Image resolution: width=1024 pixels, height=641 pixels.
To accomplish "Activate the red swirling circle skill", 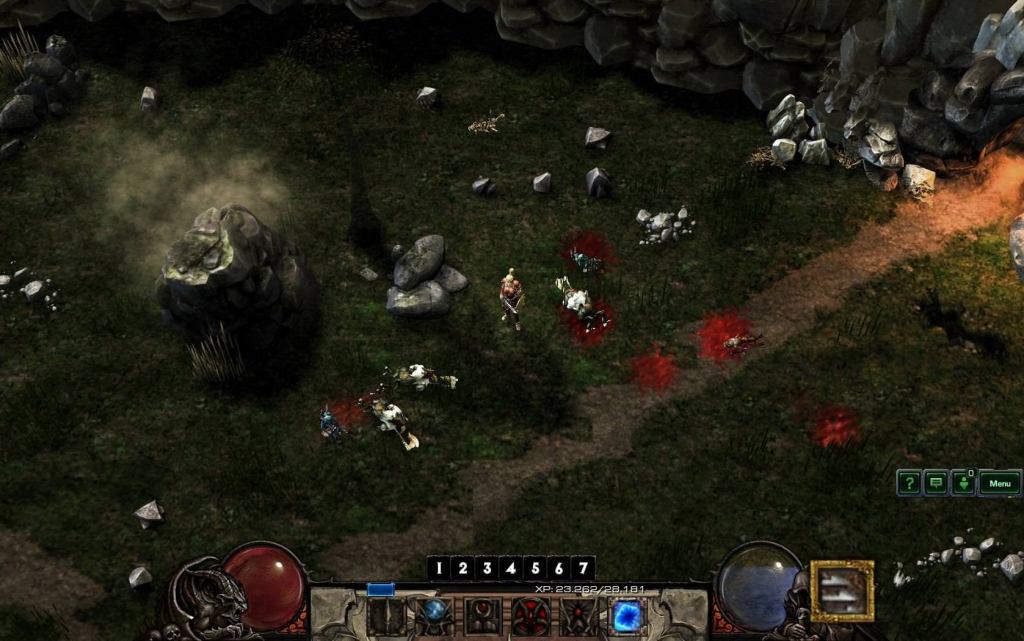I will coord(530,616).
